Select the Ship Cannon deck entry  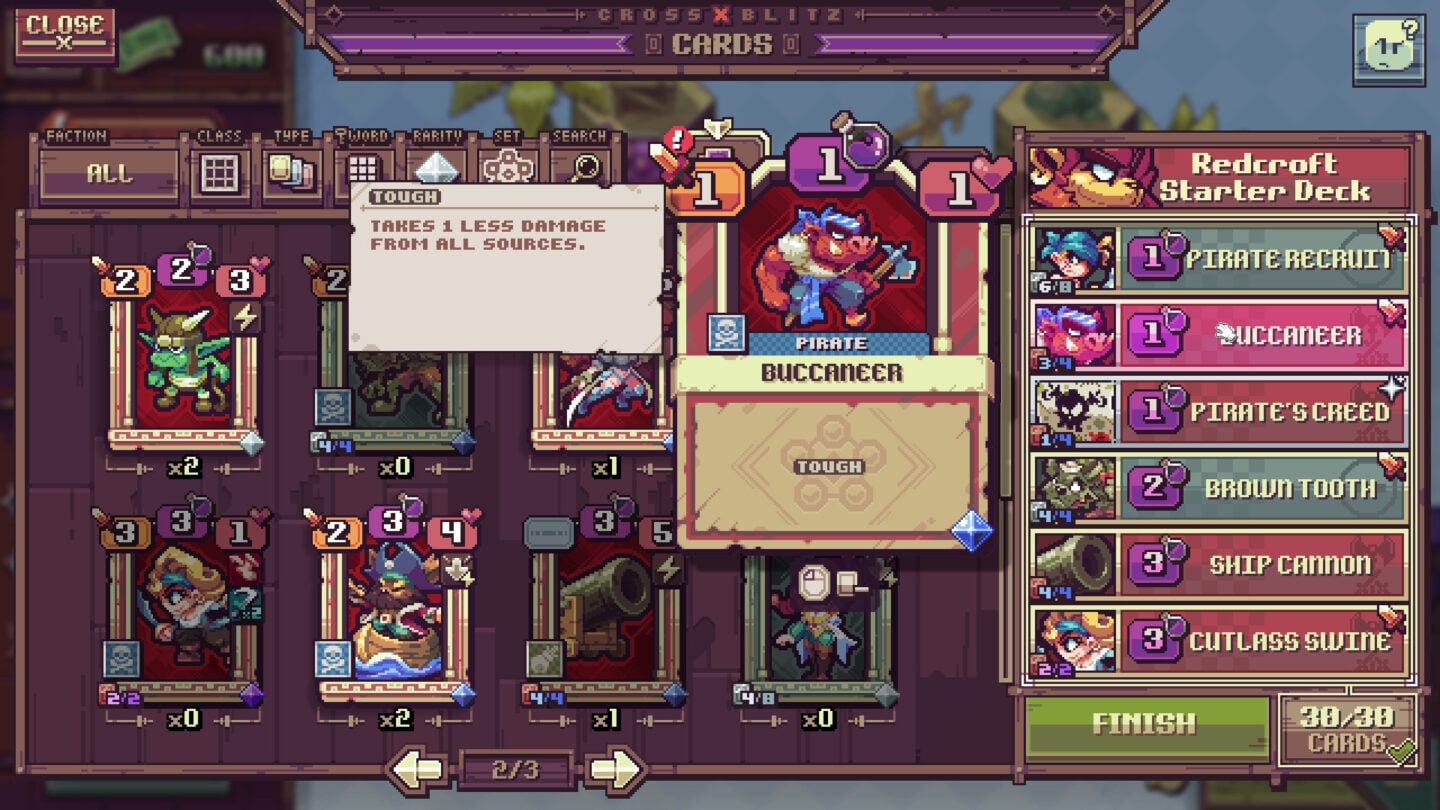tap(1260, 565)
